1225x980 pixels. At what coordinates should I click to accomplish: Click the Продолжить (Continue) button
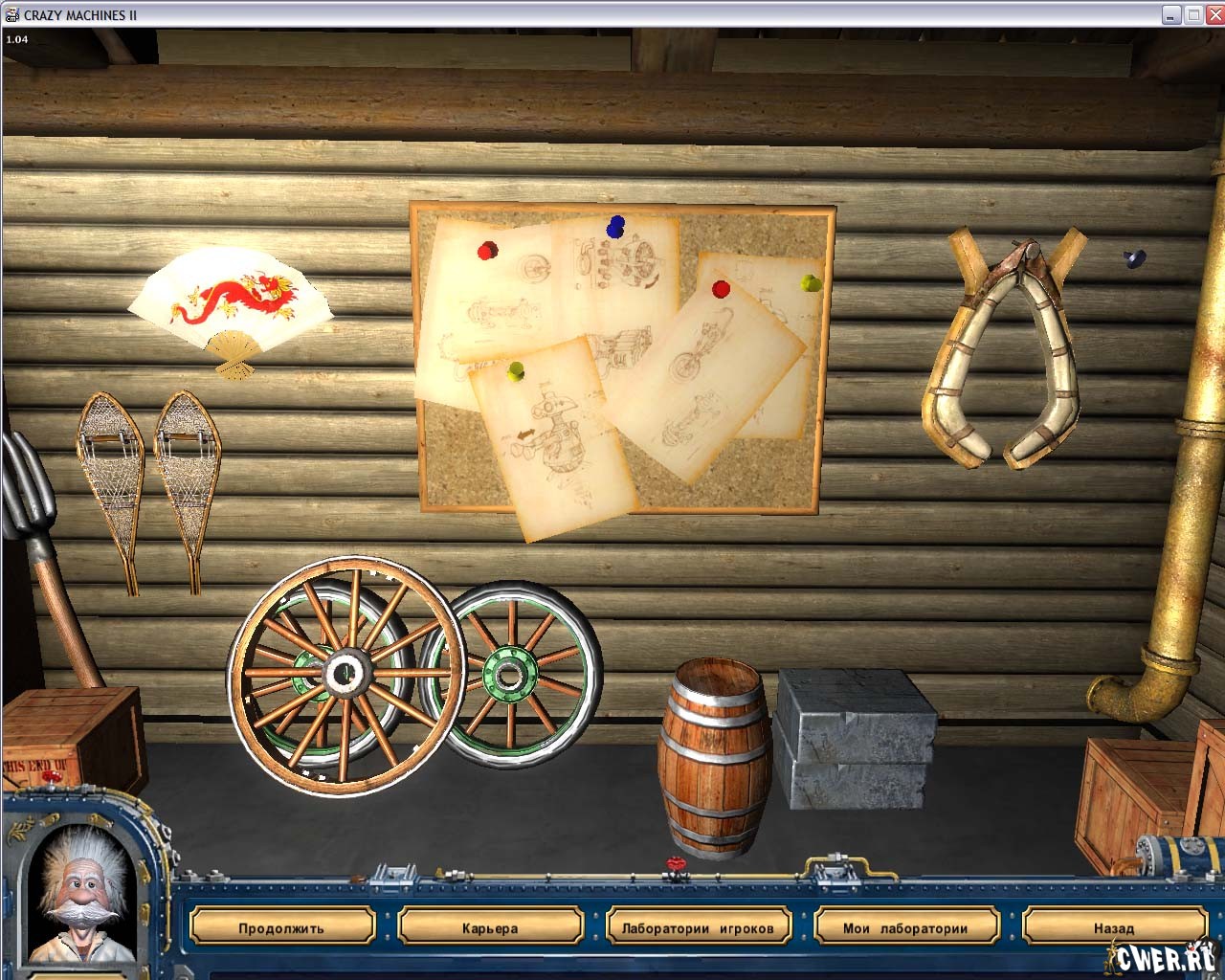[281, 927]
